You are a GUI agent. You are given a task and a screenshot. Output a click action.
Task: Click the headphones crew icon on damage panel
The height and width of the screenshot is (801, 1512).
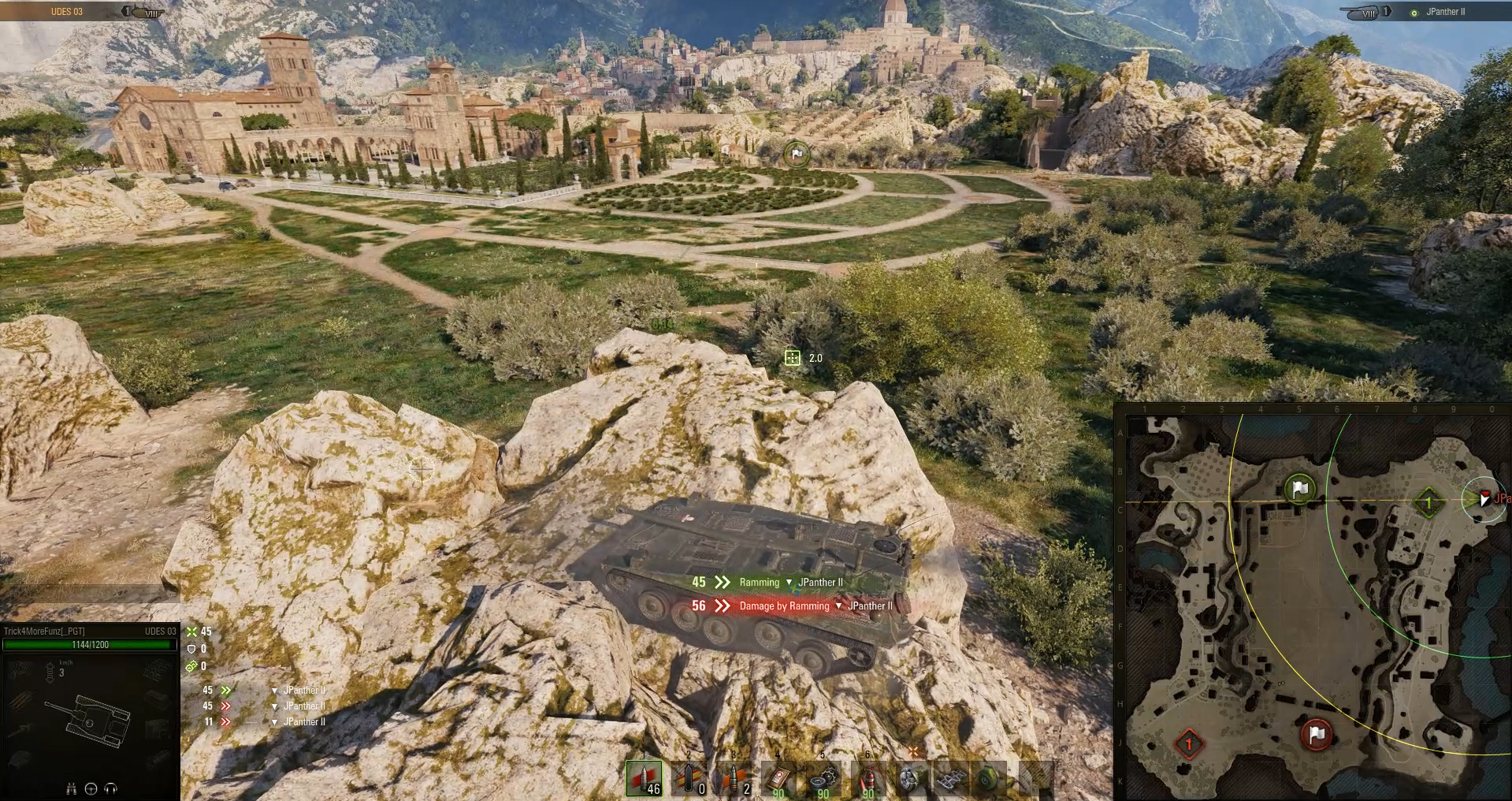pyautogui.click(x=110, y=790)
